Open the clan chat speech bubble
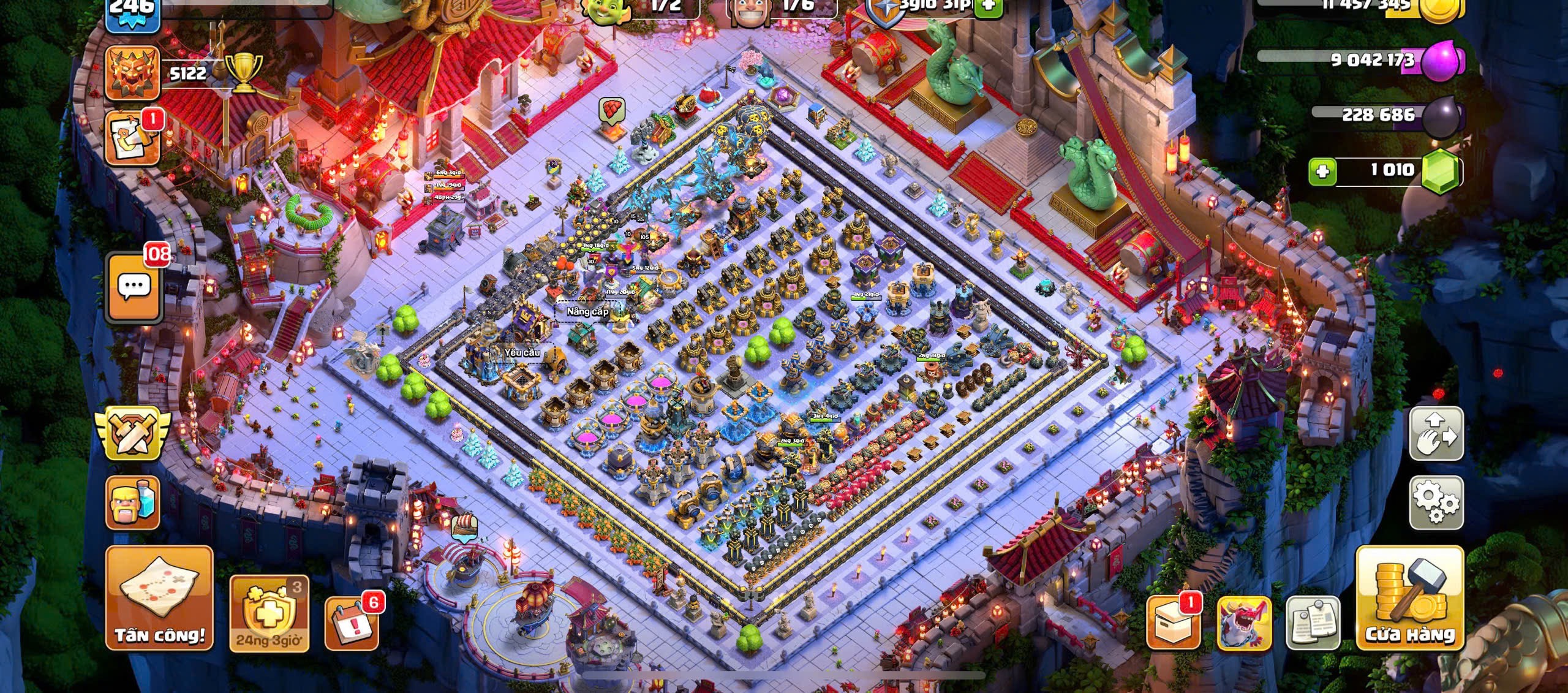The height and width of the screenshot is (693, 1568). tap(134, 286)
